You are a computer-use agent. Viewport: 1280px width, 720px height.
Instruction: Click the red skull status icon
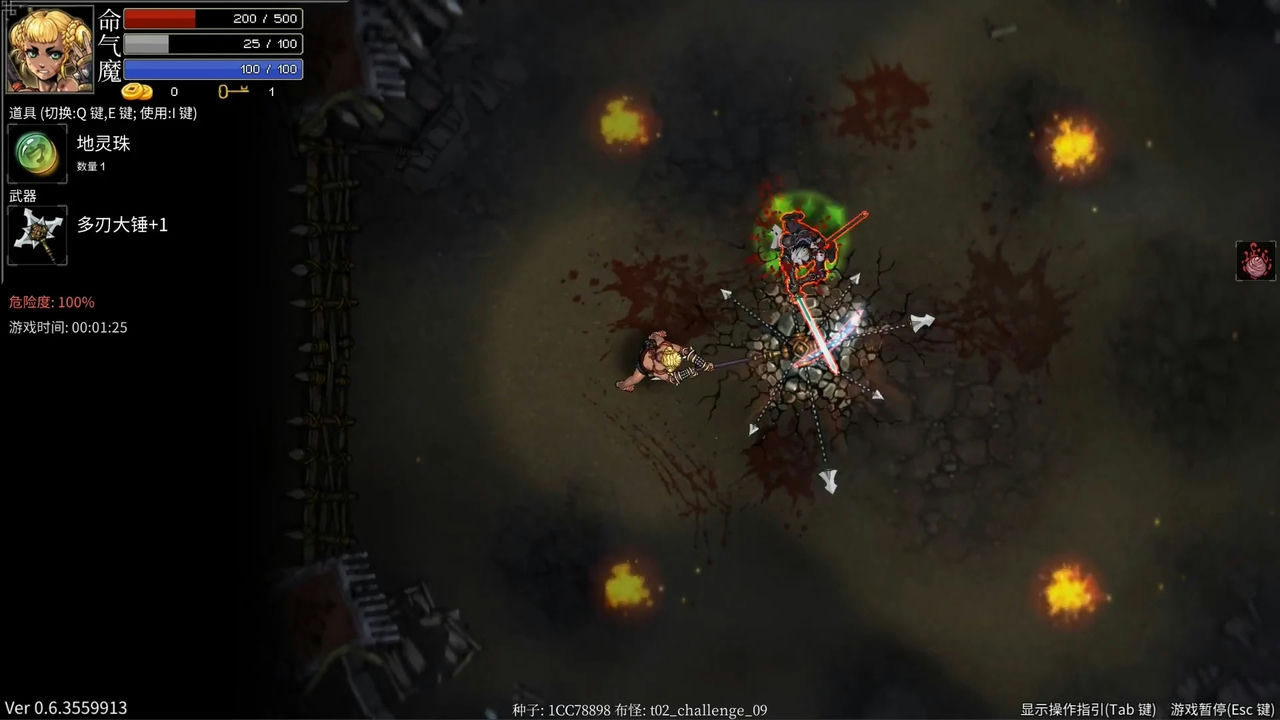(x=1255, y=261)
